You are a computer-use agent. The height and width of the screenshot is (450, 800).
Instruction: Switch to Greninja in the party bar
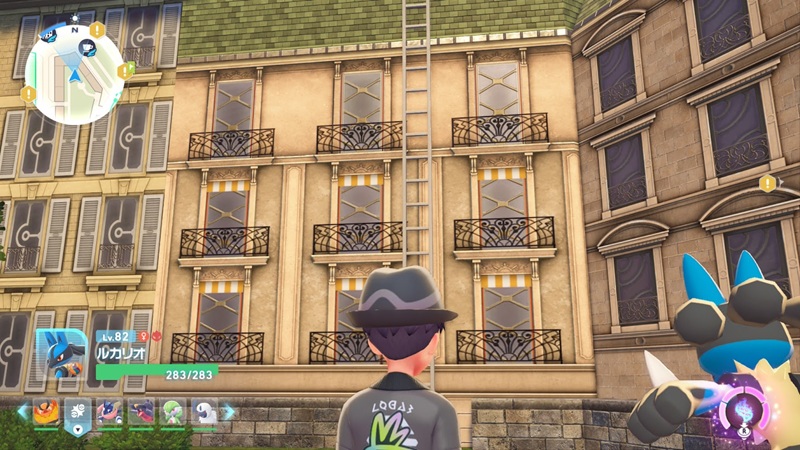[109, 412]
